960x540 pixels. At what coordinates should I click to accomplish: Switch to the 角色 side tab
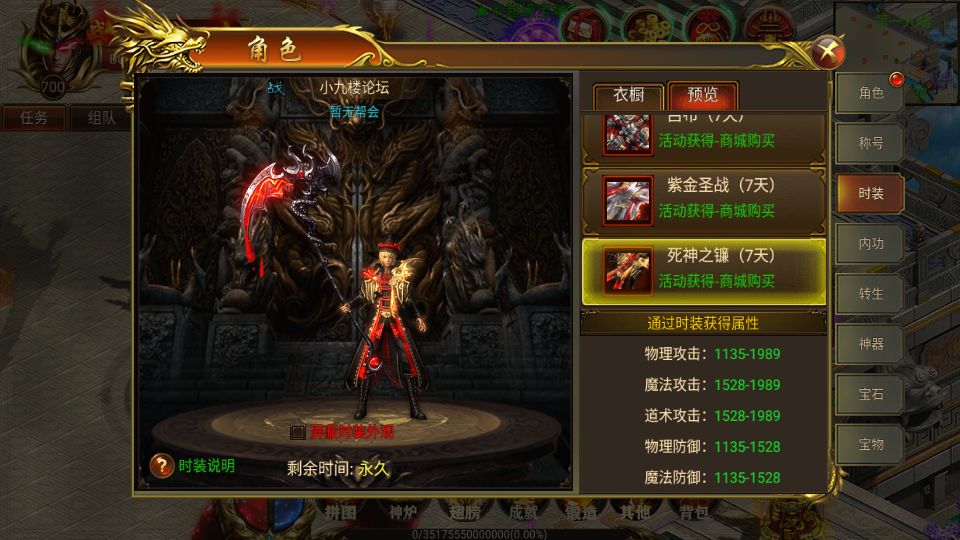point(871,94)
